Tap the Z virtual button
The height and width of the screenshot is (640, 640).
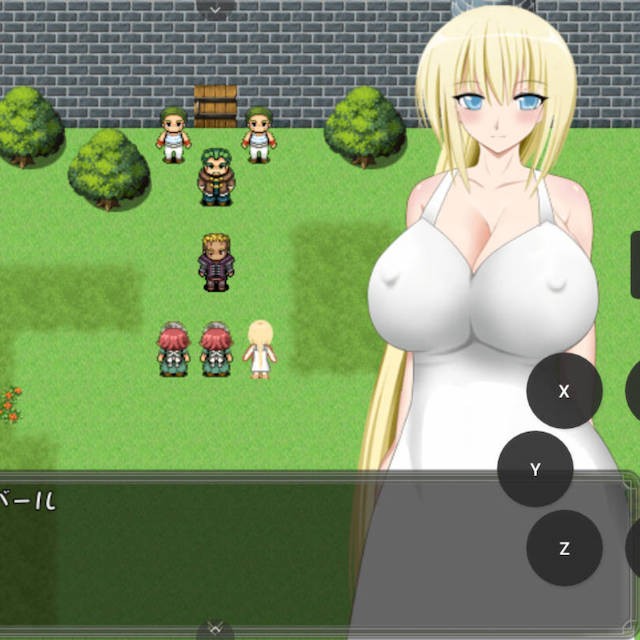coord(564,548)
